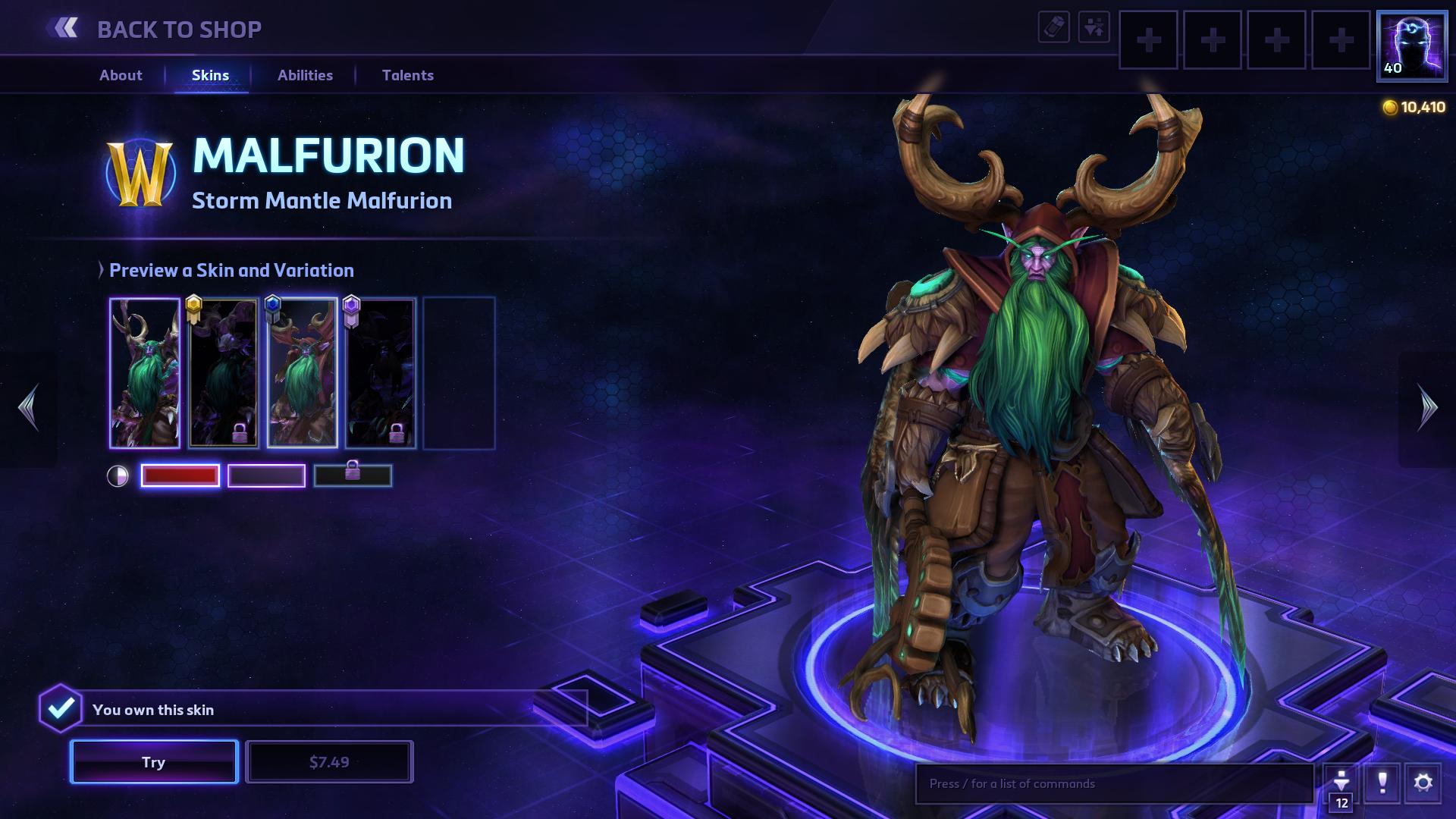Focus the chat command input box
1456x819 pixels.
click(x=1113, y=783)
